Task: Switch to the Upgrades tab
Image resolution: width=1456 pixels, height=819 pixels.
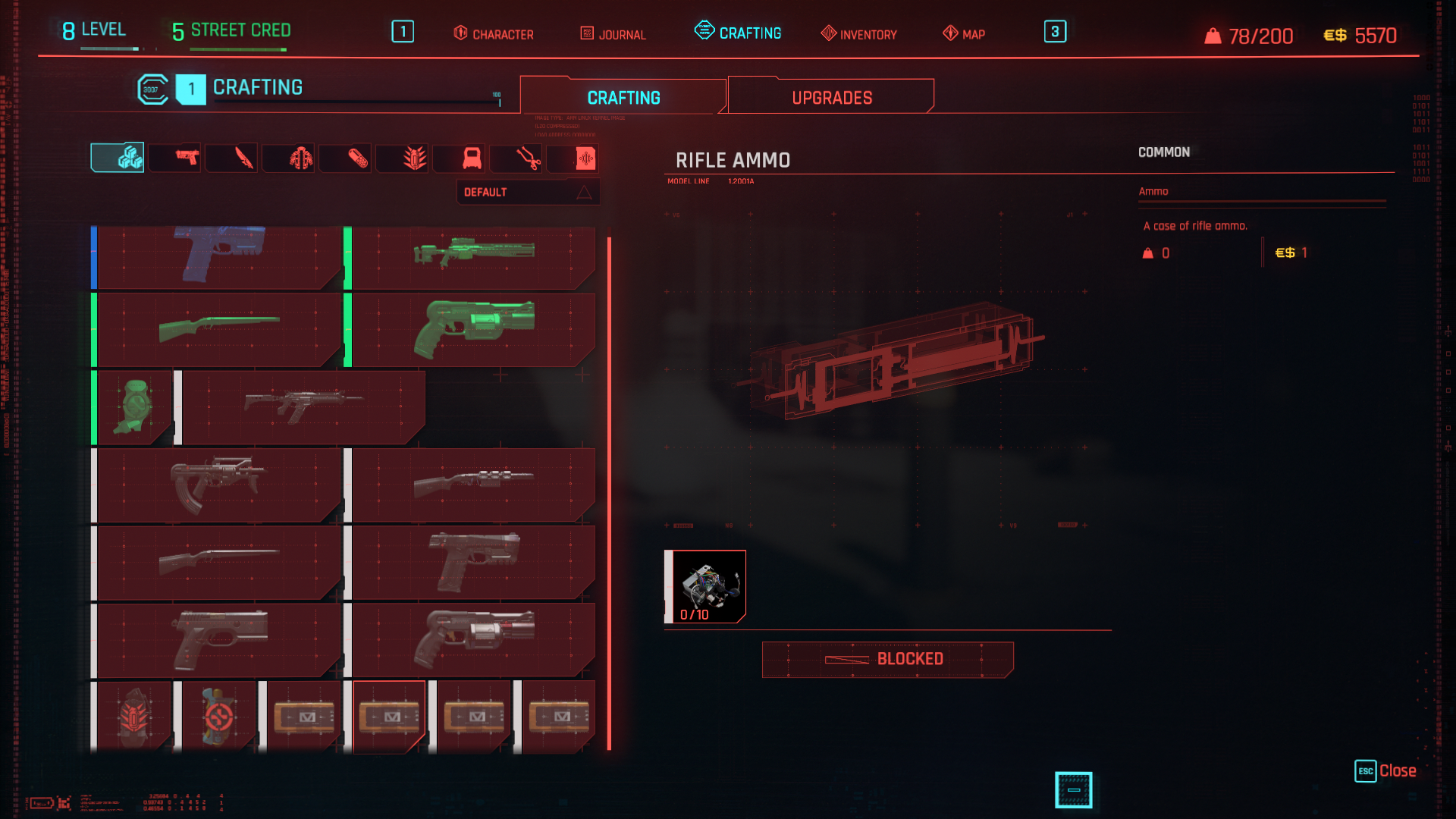Action: click(x=831, y=97)
